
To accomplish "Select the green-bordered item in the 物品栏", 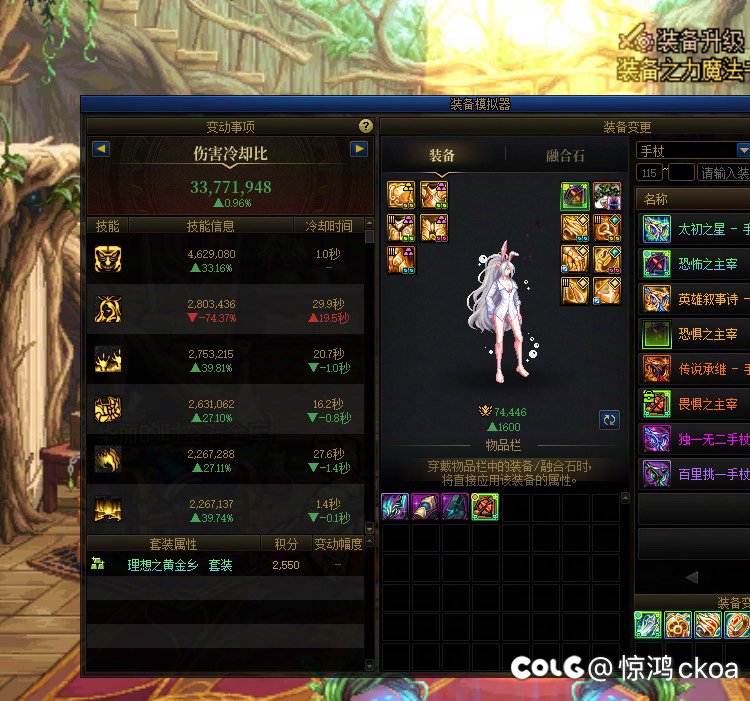I will [x=485, y=507].
